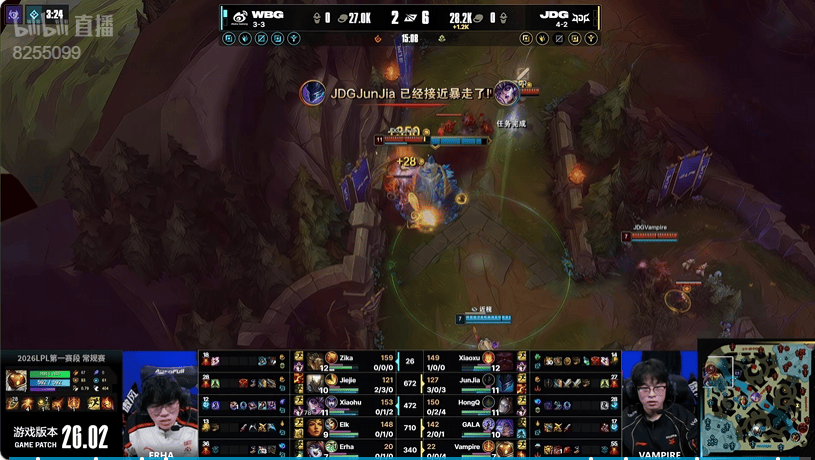Select GALA's row on the scoreboard

coord(470,427)
